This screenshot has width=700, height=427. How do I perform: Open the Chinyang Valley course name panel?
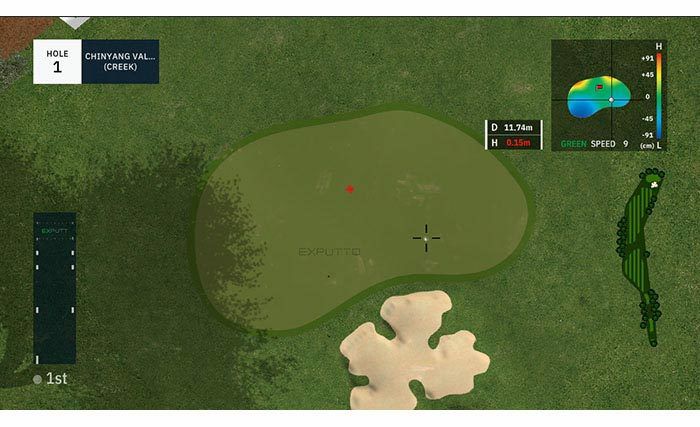point(120,61)
